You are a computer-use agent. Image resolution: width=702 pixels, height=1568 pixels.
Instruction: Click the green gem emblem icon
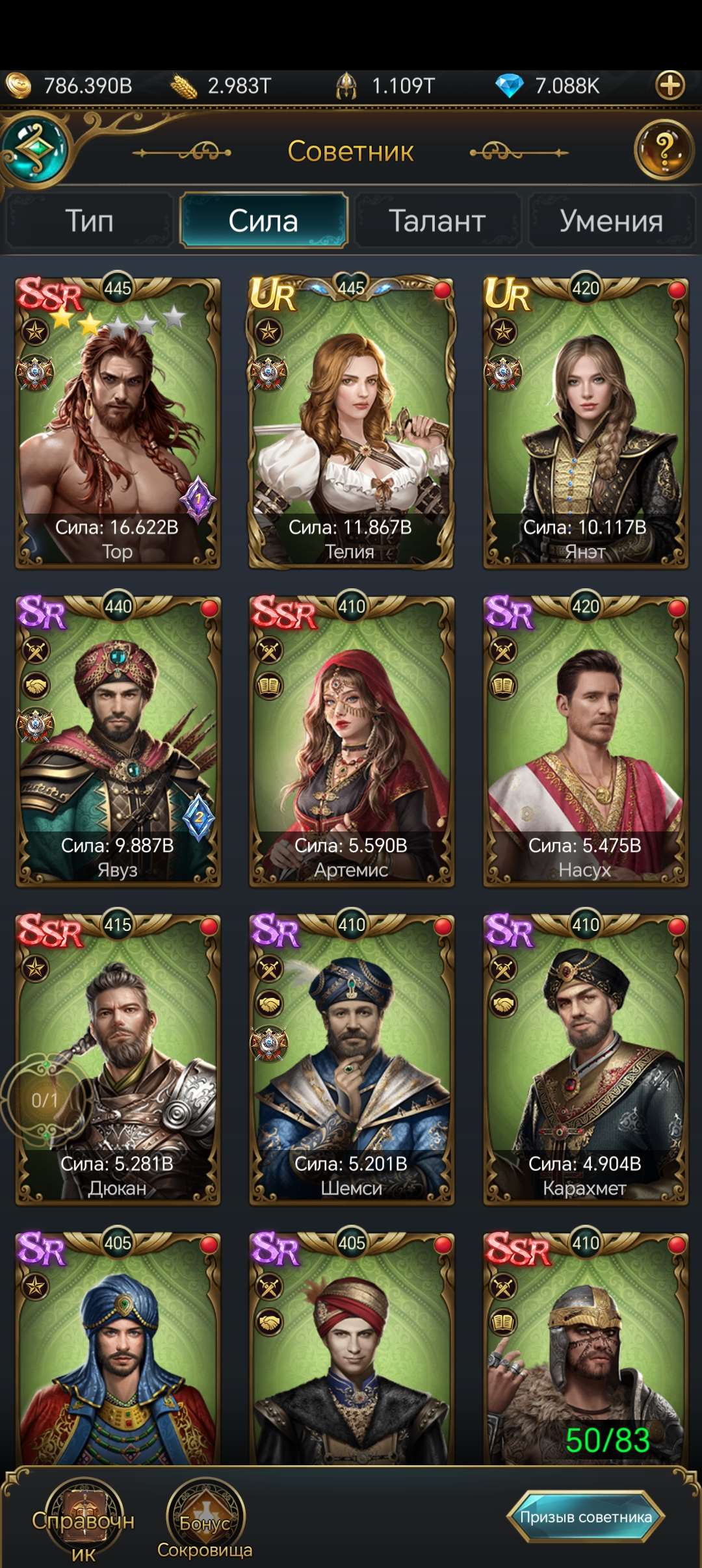tap(36, 149)
